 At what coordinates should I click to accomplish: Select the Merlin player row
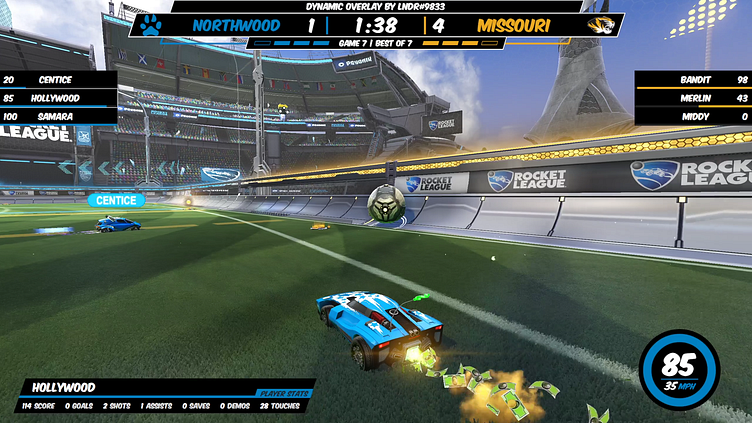coord(694,98)
